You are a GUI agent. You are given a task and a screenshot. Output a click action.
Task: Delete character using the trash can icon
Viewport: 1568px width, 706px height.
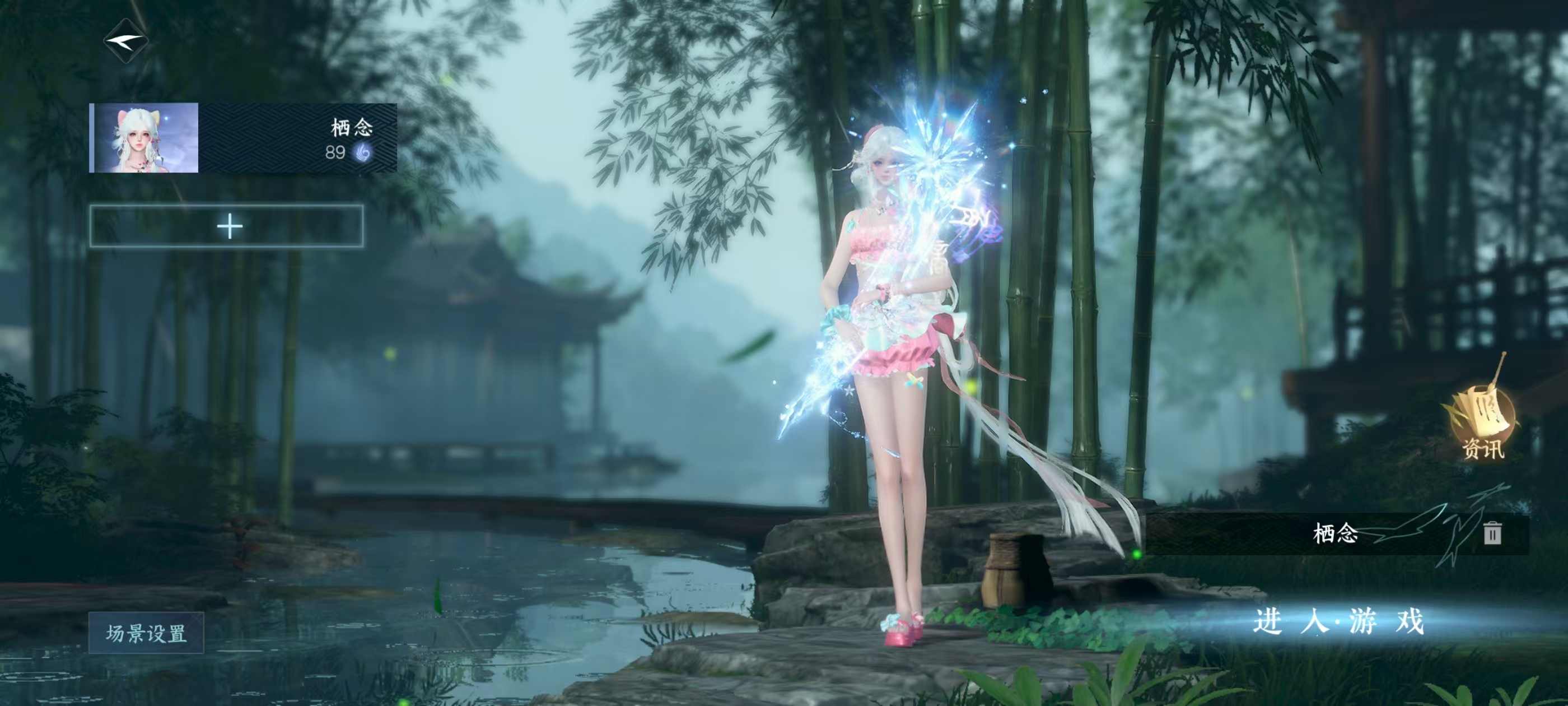pyautogui.click(x=1491, y=533)
